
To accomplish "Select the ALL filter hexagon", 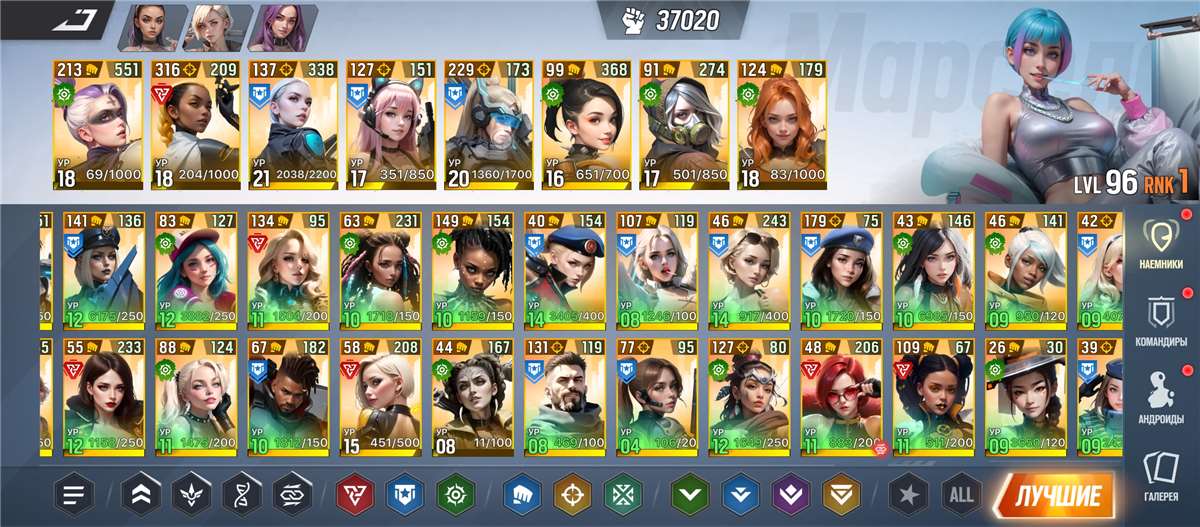I will pos(961,495).
